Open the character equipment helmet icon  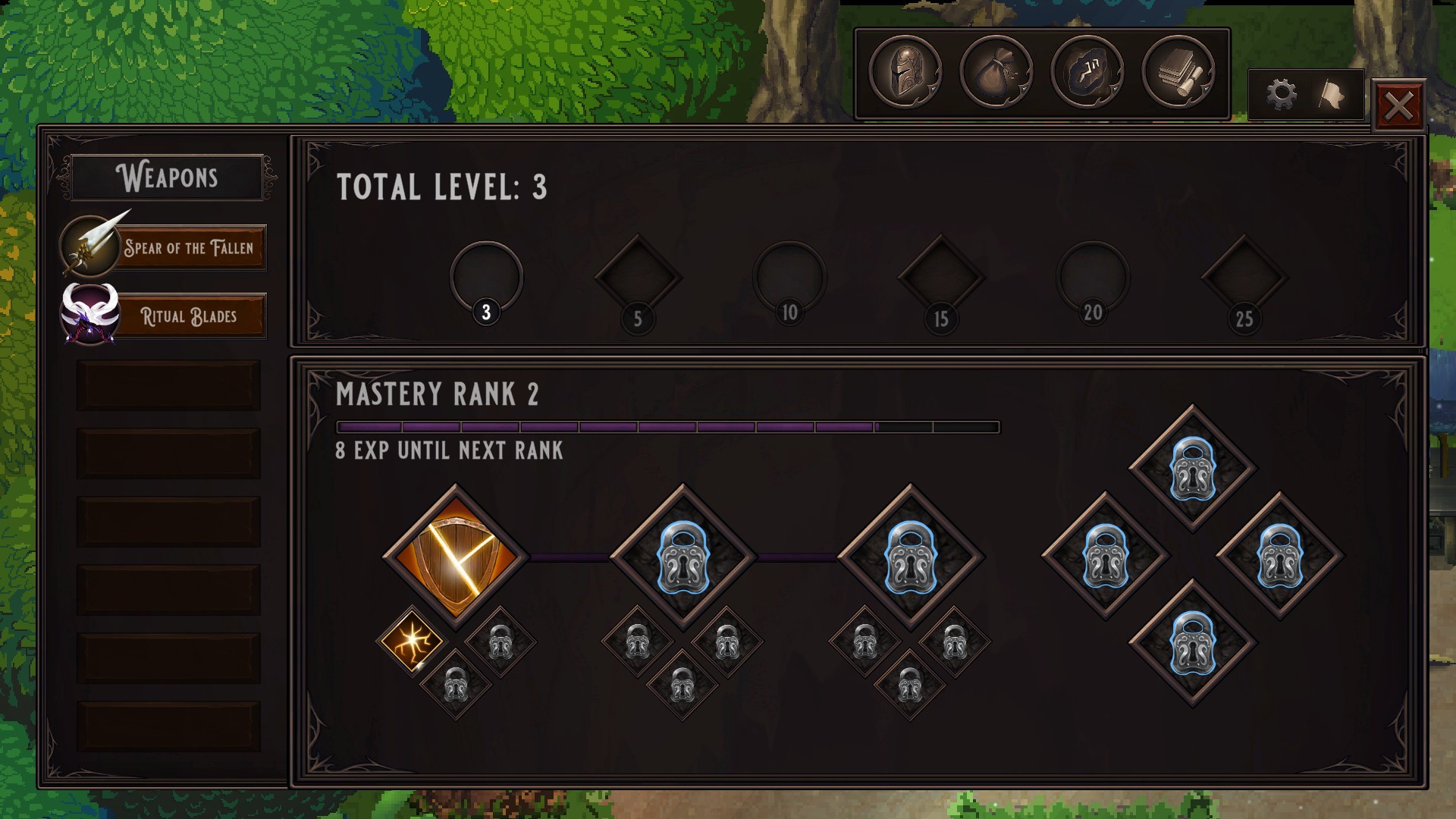(x=907, y=72)
